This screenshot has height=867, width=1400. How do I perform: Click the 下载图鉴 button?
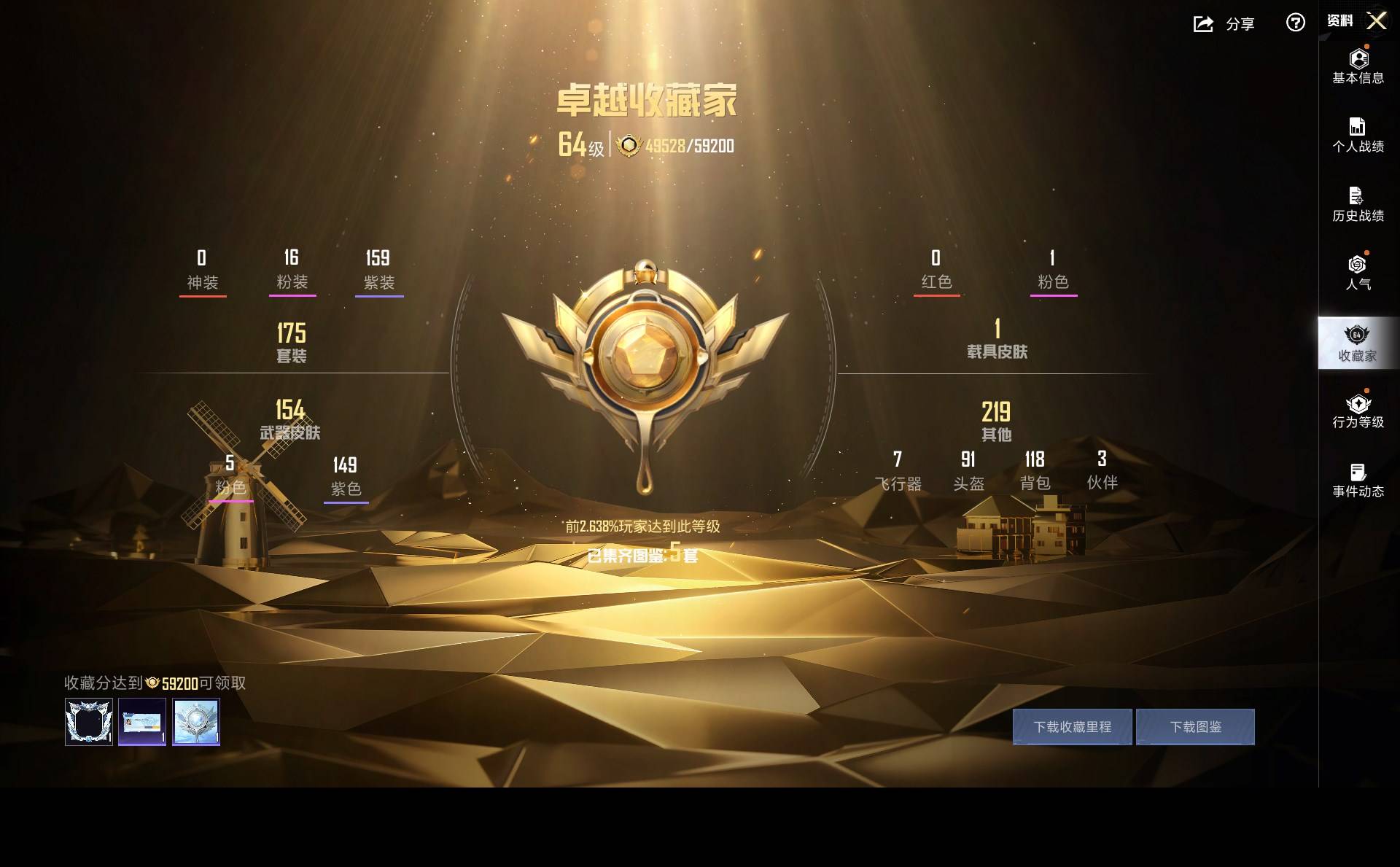point(1195,727)
